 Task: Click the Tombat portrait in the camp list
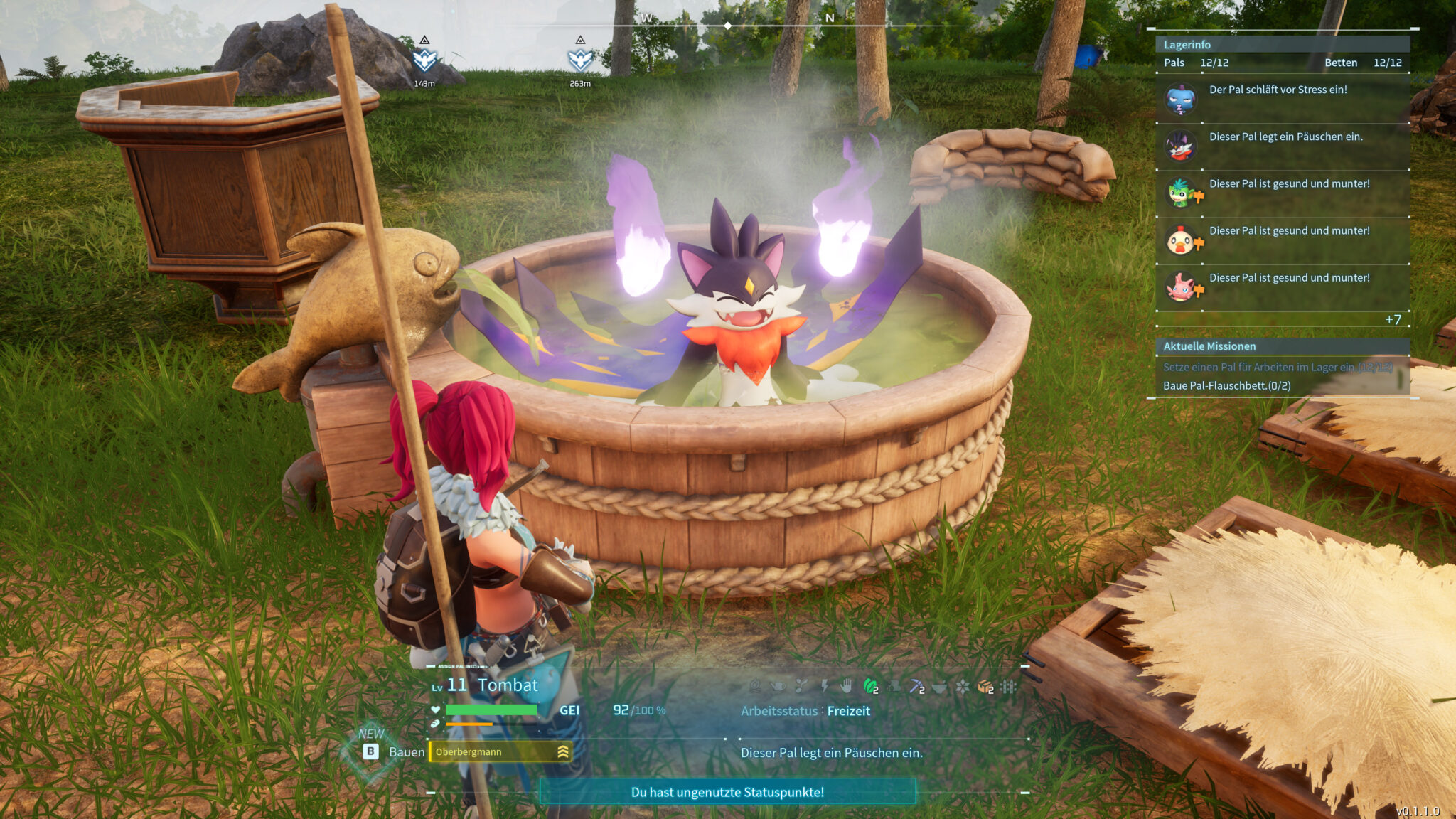tap(1181, 146)
